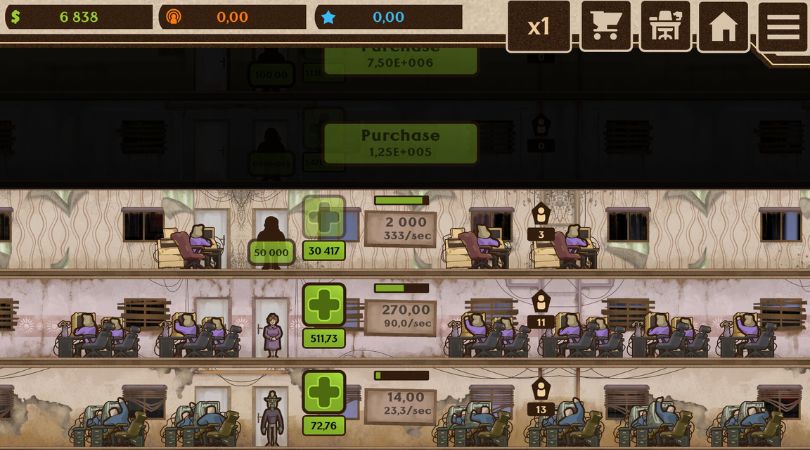Collect the 14,00 income from the floor
The width and height of the screenshot is (810, 450).
click(400, 403)
